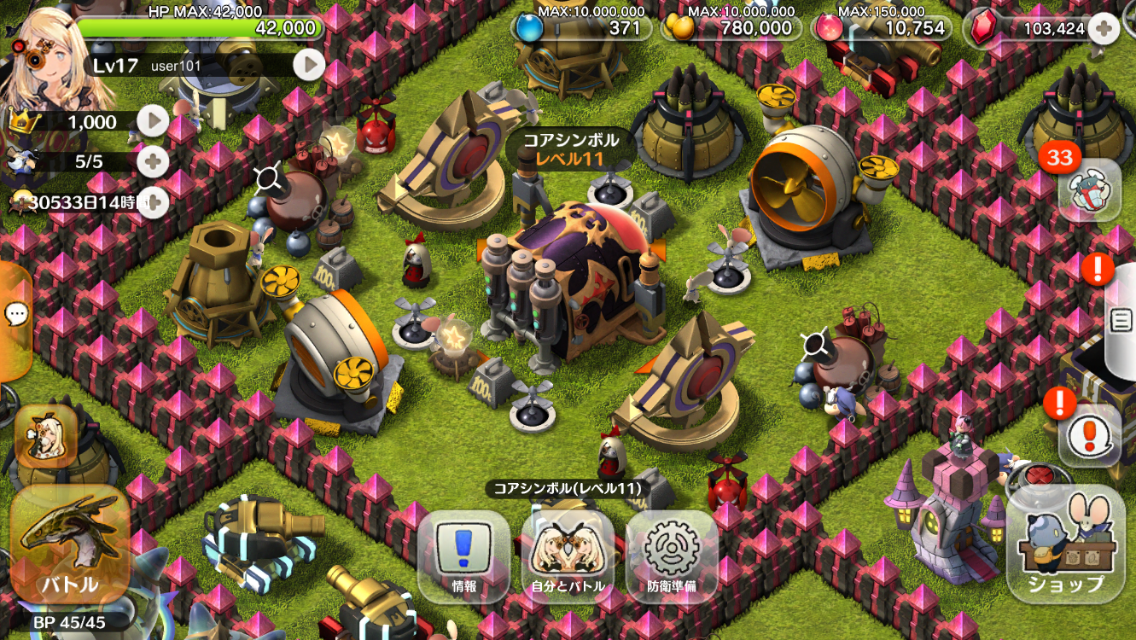Open the ショップ shop
Viewport: 1136px width, 640px height.
click(x=1066, y=546)
